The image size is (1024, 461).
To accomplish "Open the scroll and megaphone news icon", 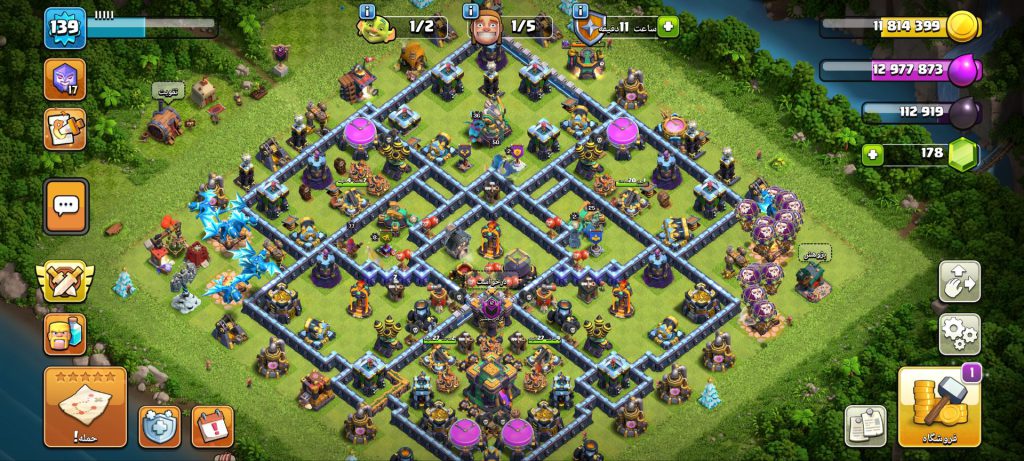I will [65, 129].
